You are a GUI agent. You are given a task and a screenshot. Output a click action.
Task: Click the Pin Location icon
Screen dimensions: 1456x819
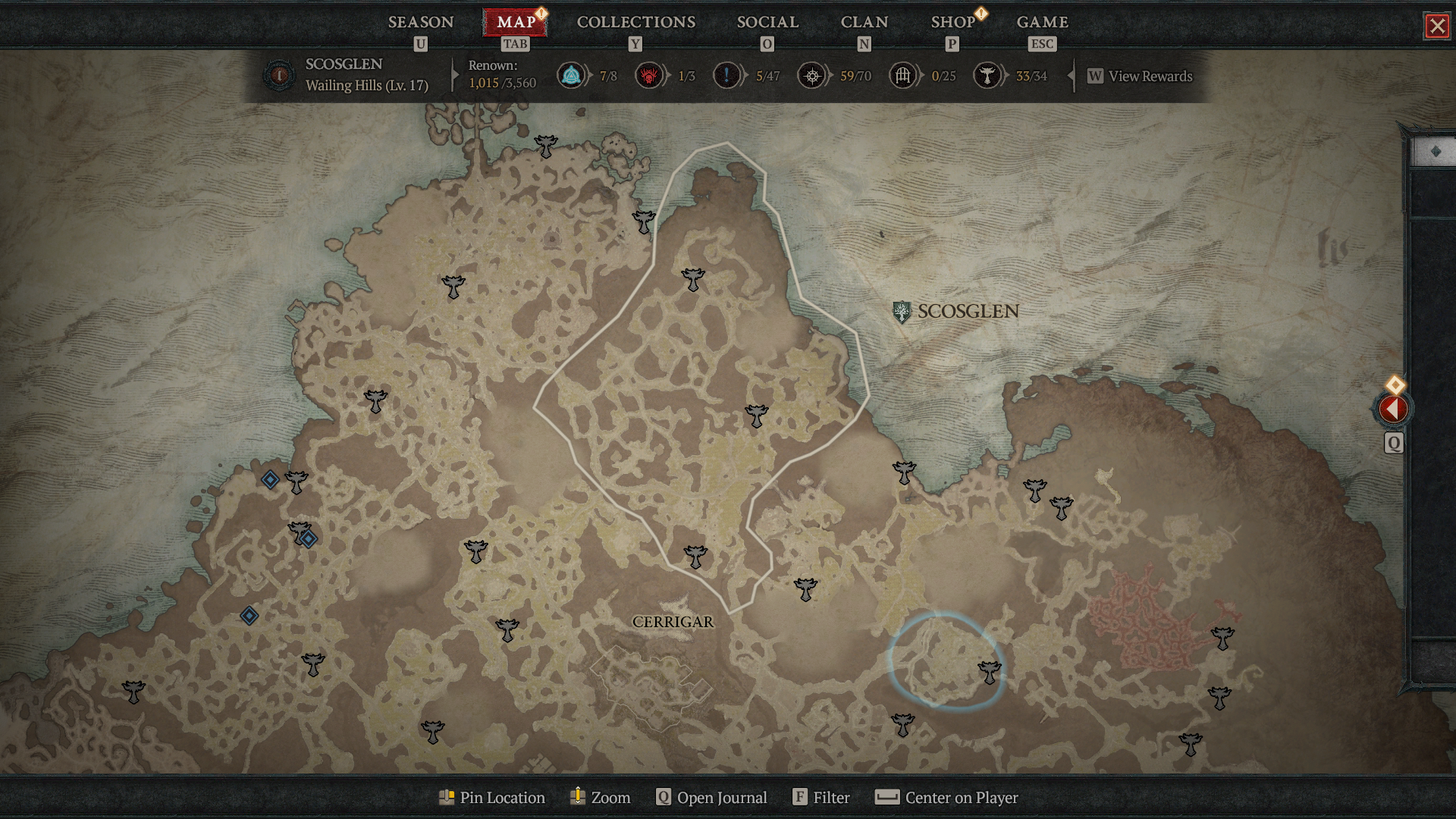pos(447,797)
